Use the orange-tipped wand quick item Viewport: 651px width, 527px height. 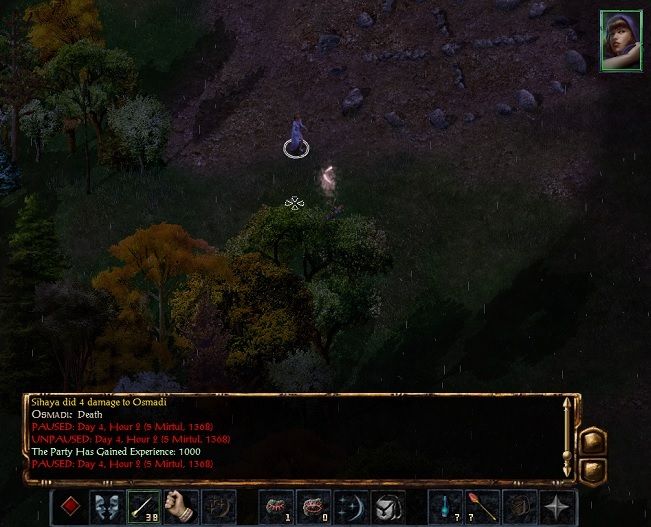click(482, 506)
